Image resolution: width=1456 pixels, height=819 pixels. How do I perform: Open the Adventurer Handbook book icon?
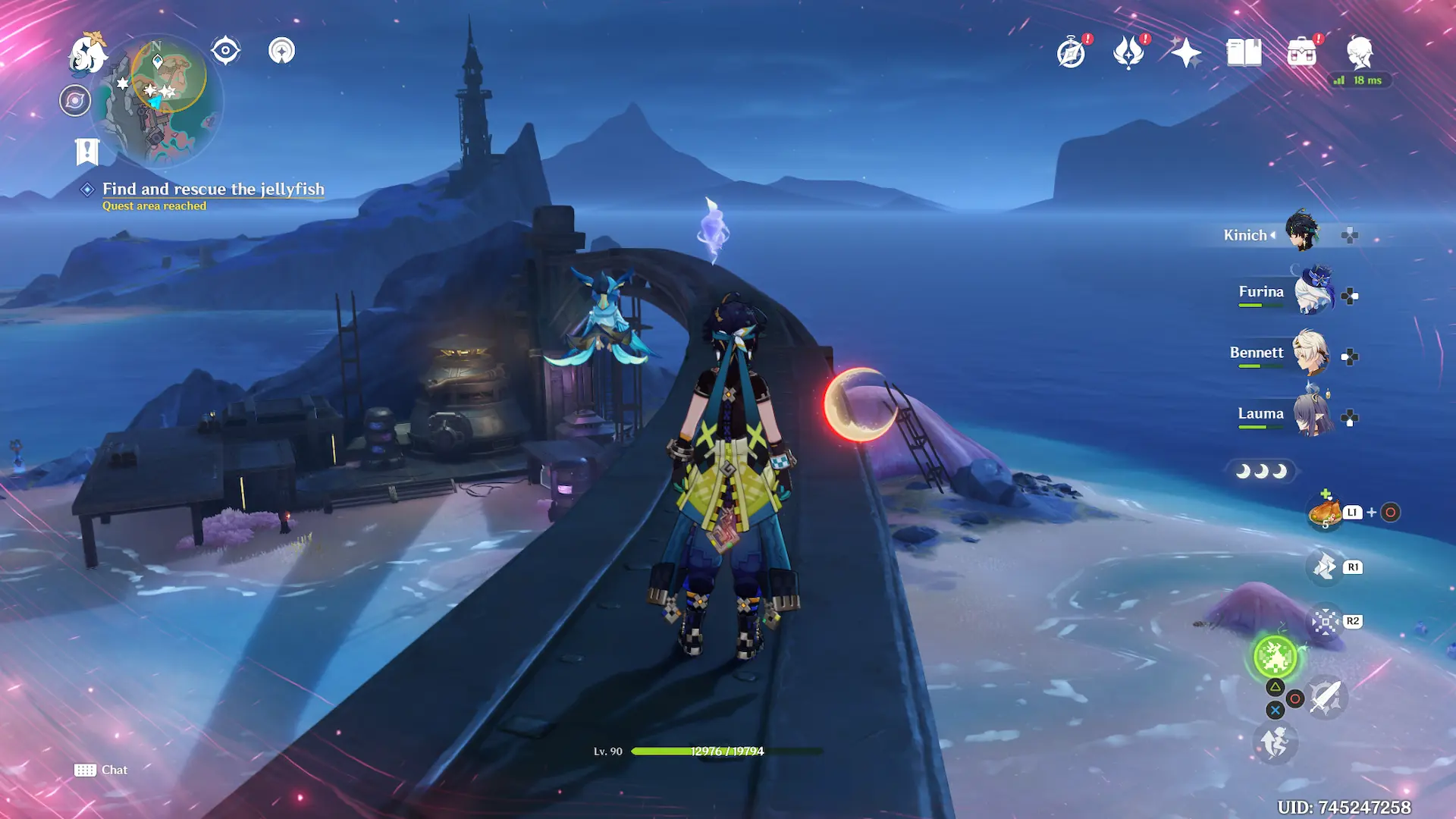pyautogui.click(x=1244, y=53)
